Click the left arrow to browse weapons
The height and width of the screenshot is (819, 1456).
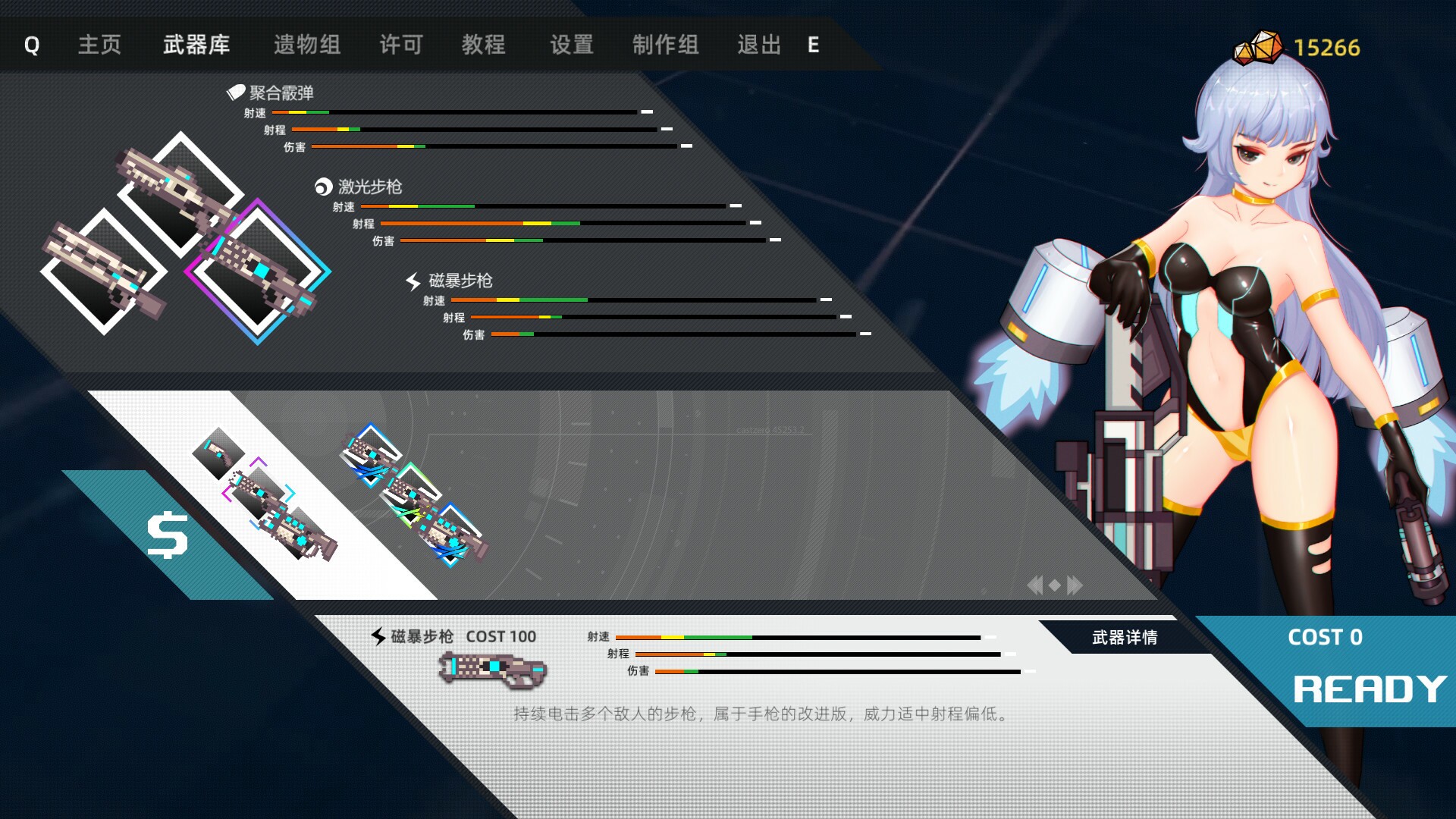1036,584
